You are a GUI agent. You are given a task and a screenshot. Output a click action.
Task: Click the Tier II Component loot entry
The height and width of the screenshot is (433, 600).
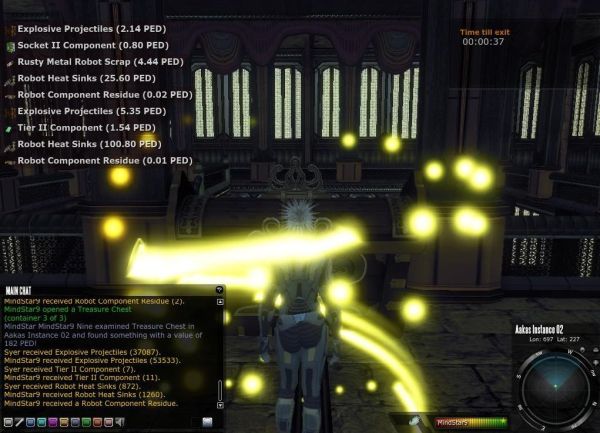coord(80,127)
